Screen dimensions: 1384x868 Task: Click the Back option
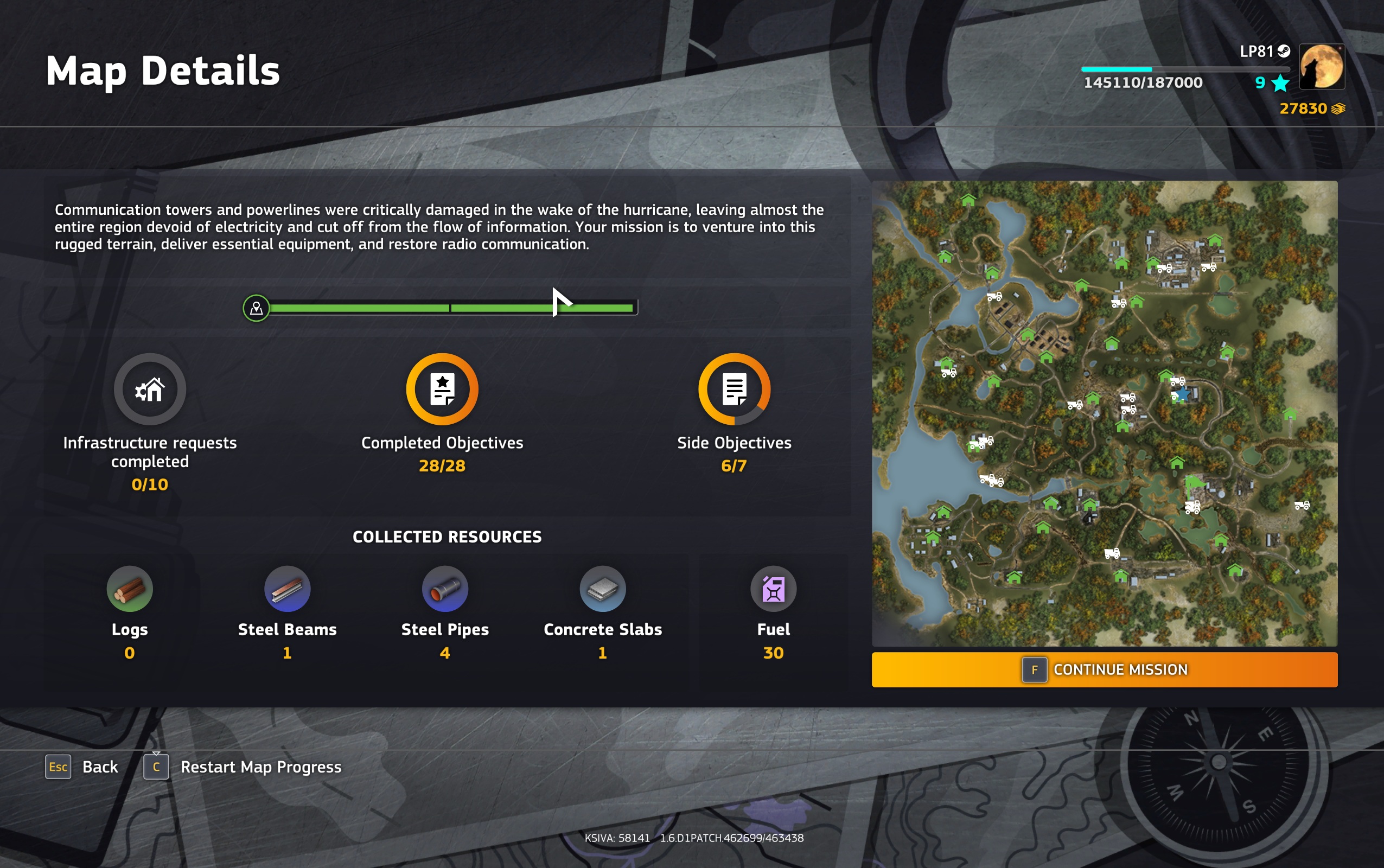click(x=100, y=766)
